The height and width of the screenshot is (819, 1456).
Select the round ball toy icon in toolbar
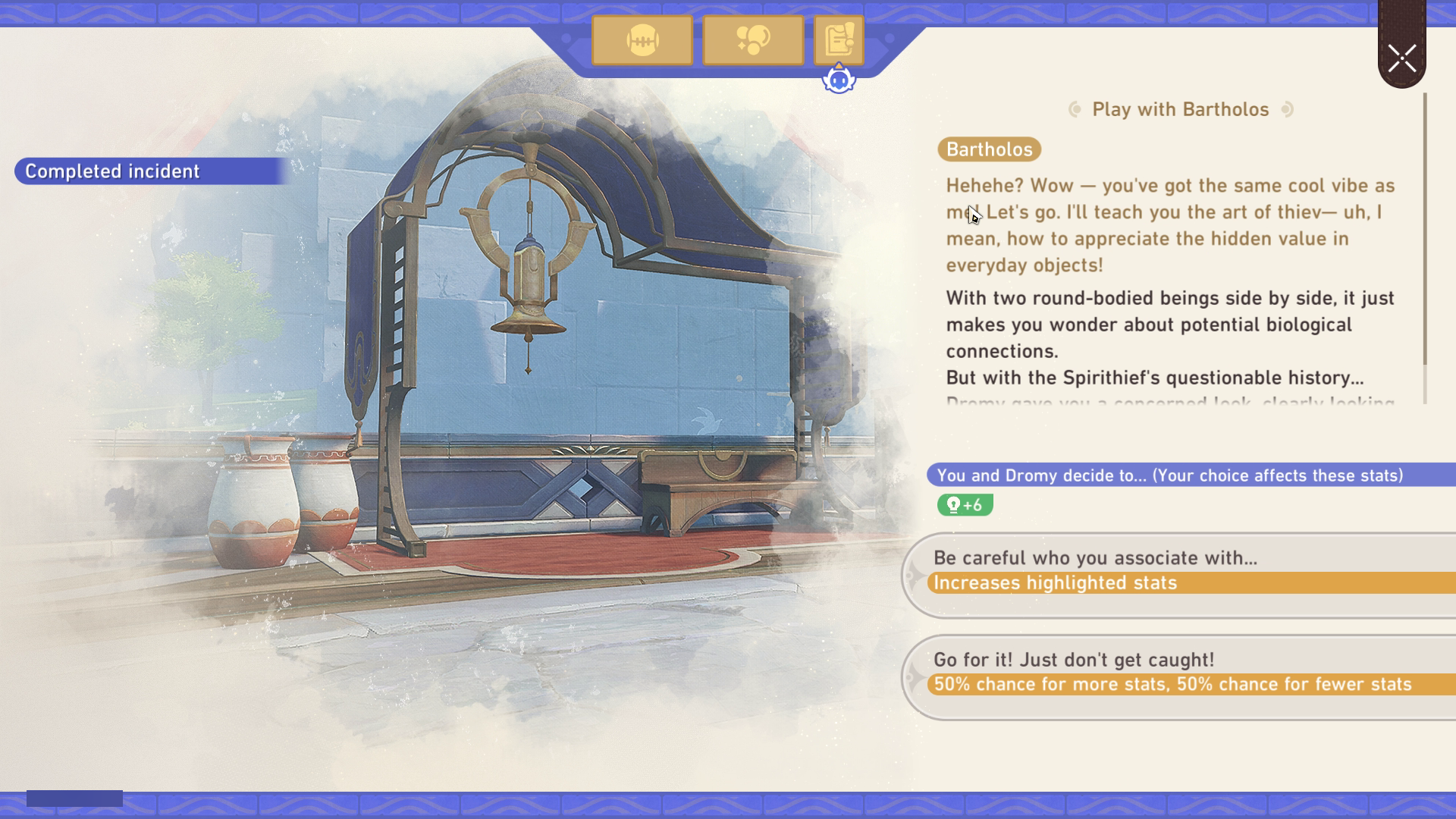coord(642,41)
